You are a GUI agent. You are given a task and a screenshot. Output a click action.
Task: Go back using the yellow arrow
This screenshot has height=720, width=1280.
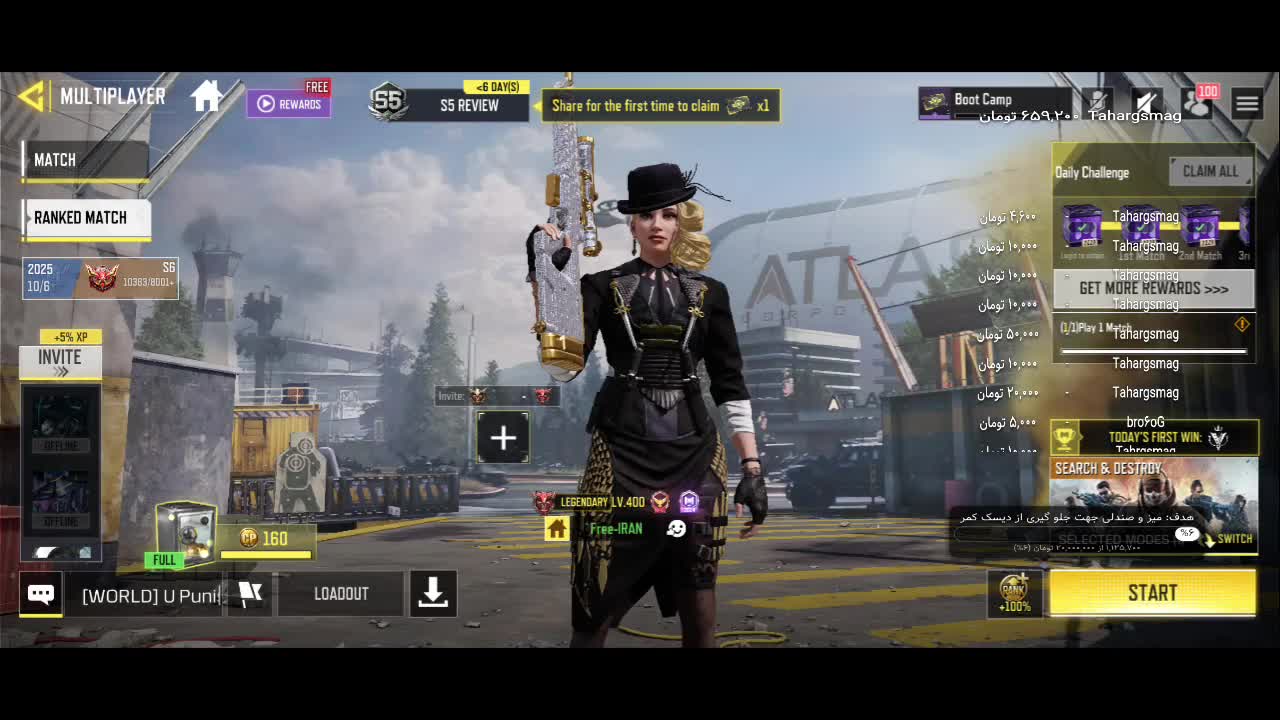pos(32,96)
